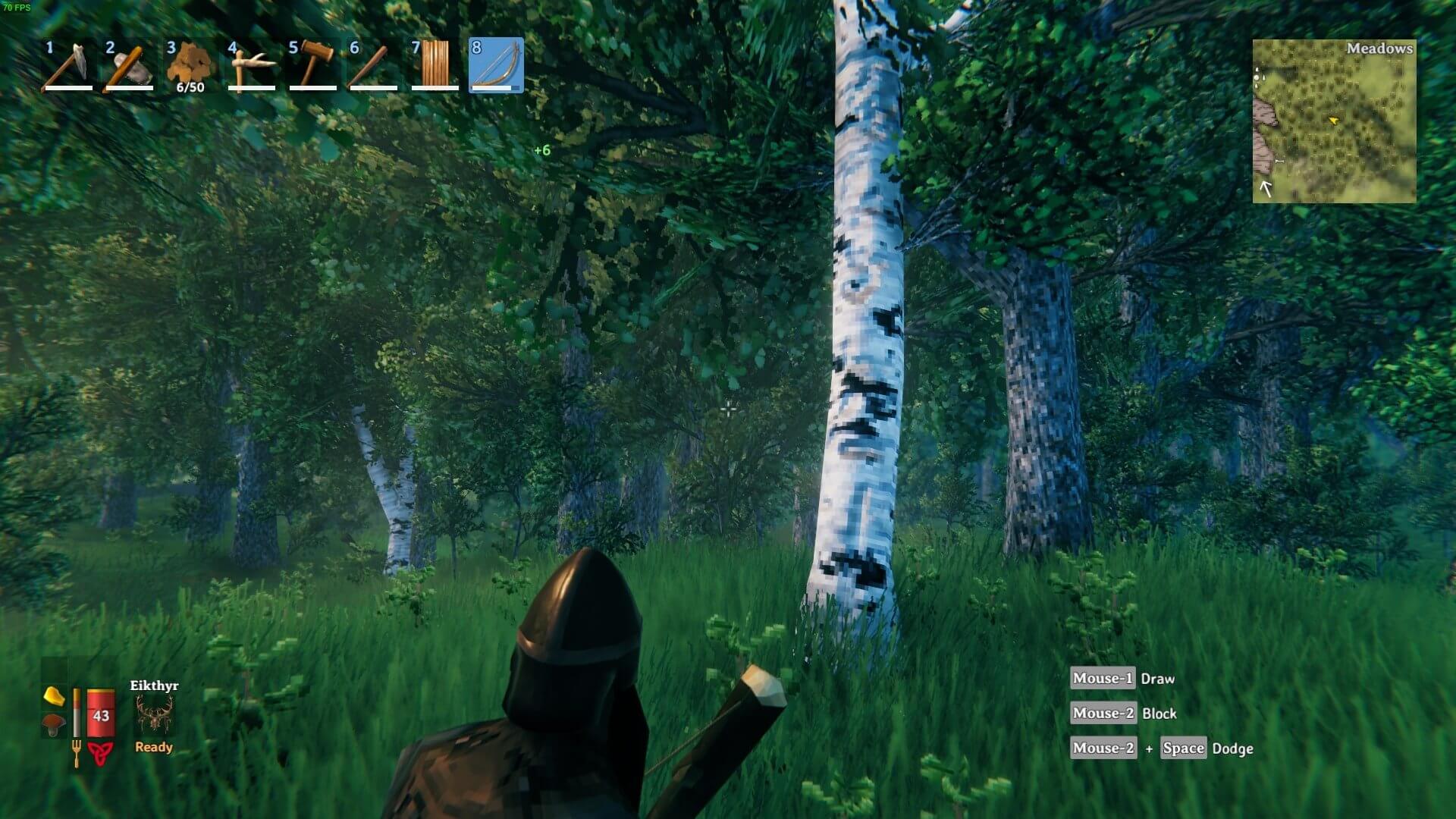Equip the wooden hammer from the hotbar
Screen dimensions: 1456x819
coord(312,65)
